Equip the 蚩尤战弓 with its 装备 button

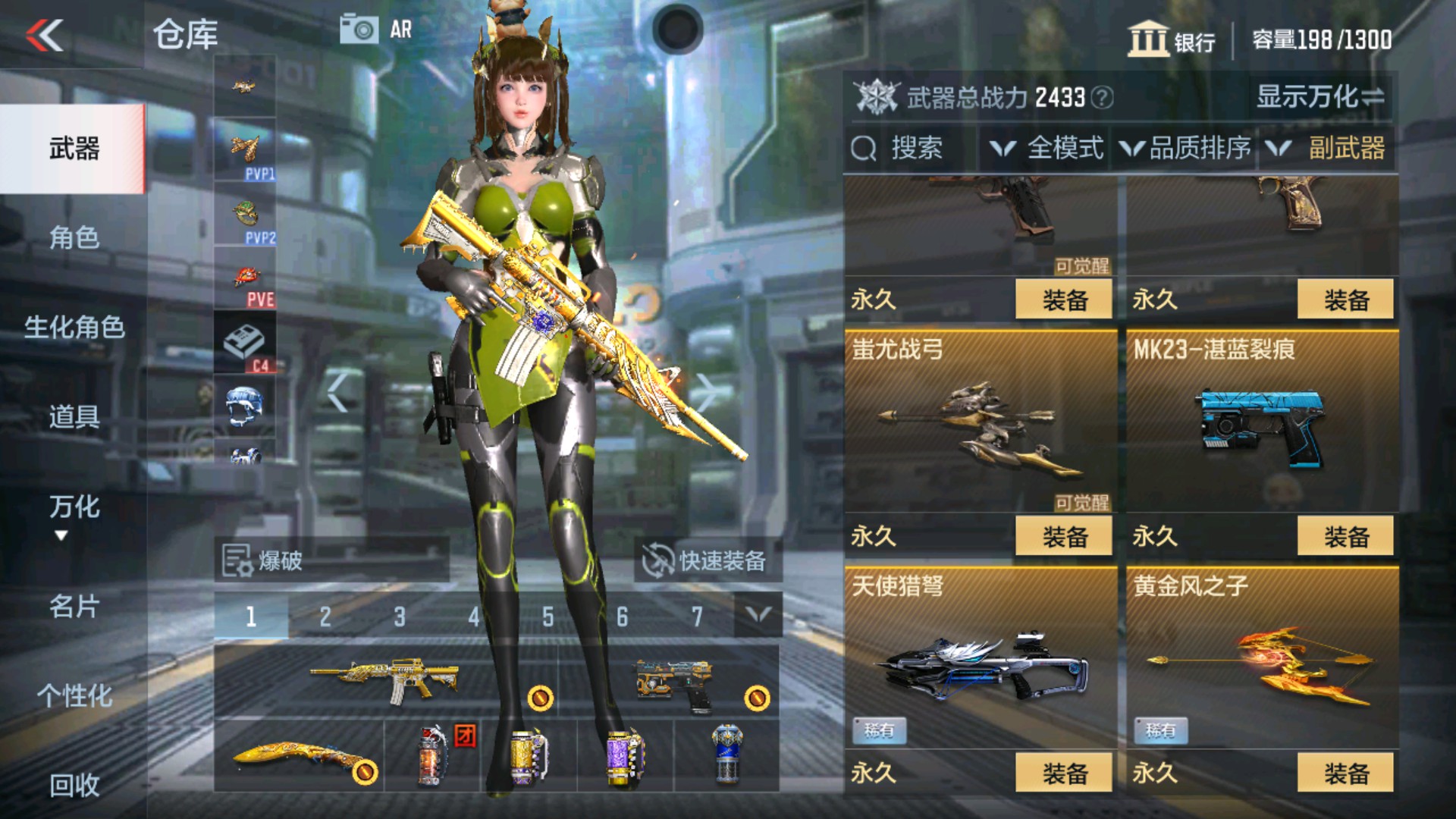click(x=1065, y=536)
